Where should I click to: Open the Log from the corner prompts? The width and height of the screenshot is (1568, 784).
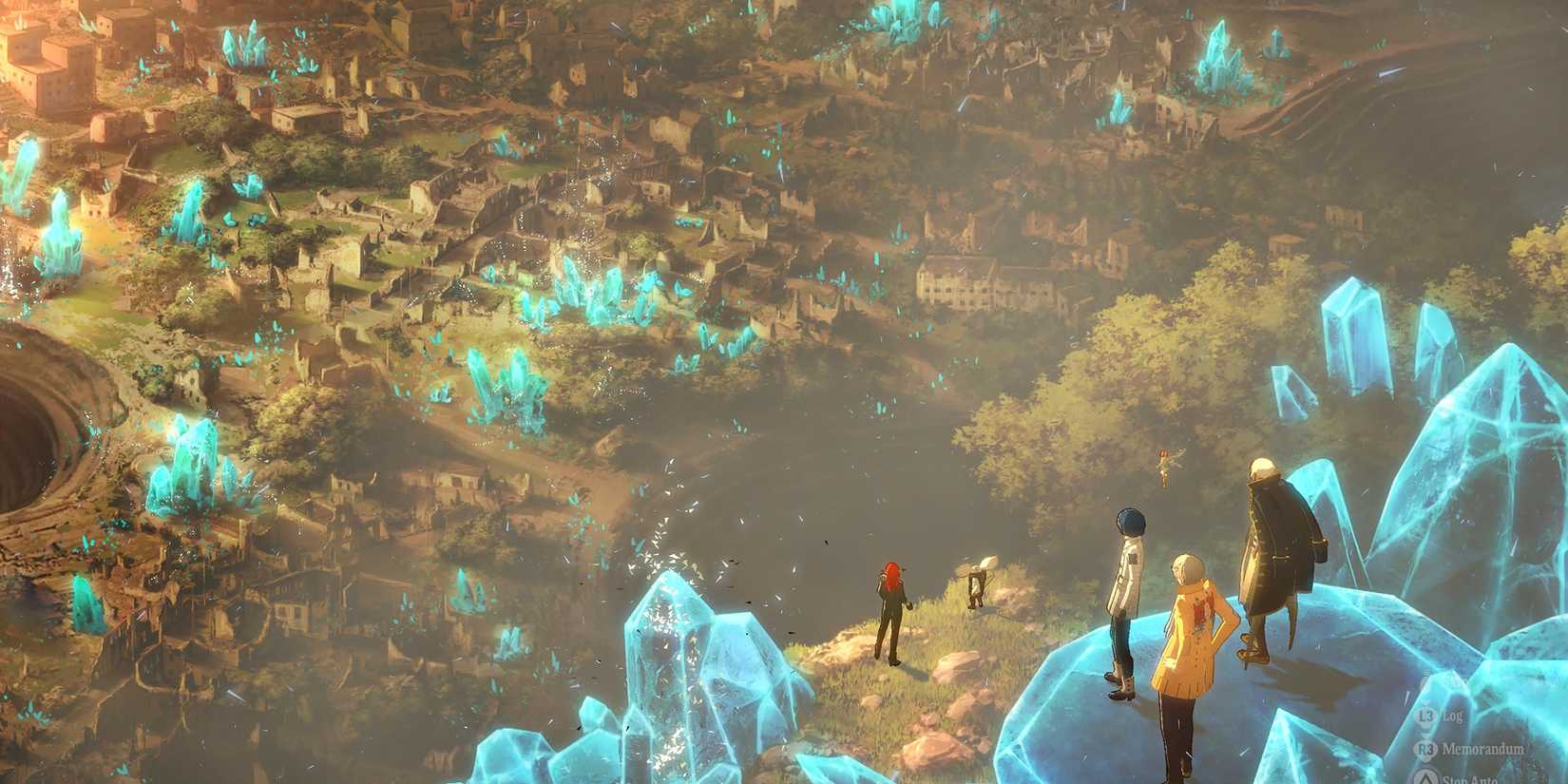[x=1454, y=716]
